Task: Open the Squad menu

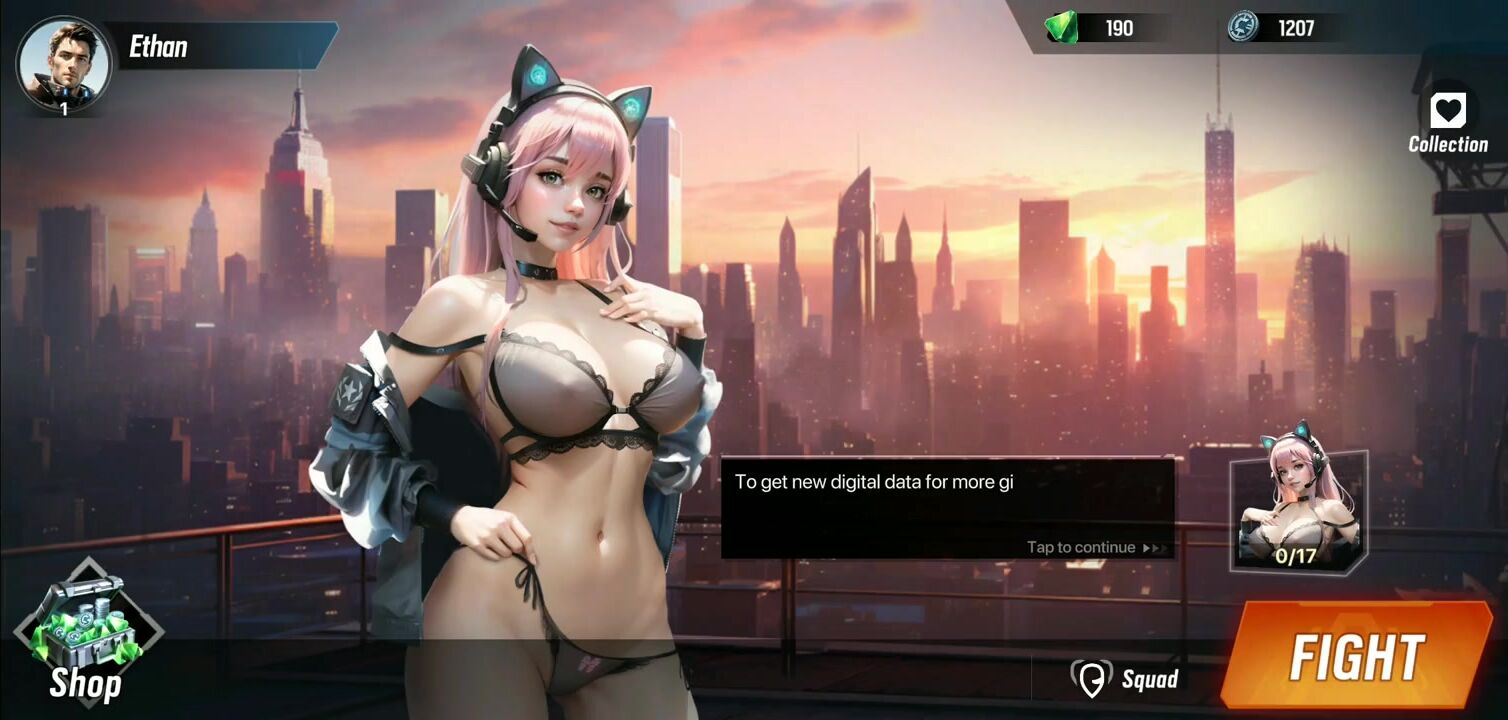Action: click(1126, 679)
